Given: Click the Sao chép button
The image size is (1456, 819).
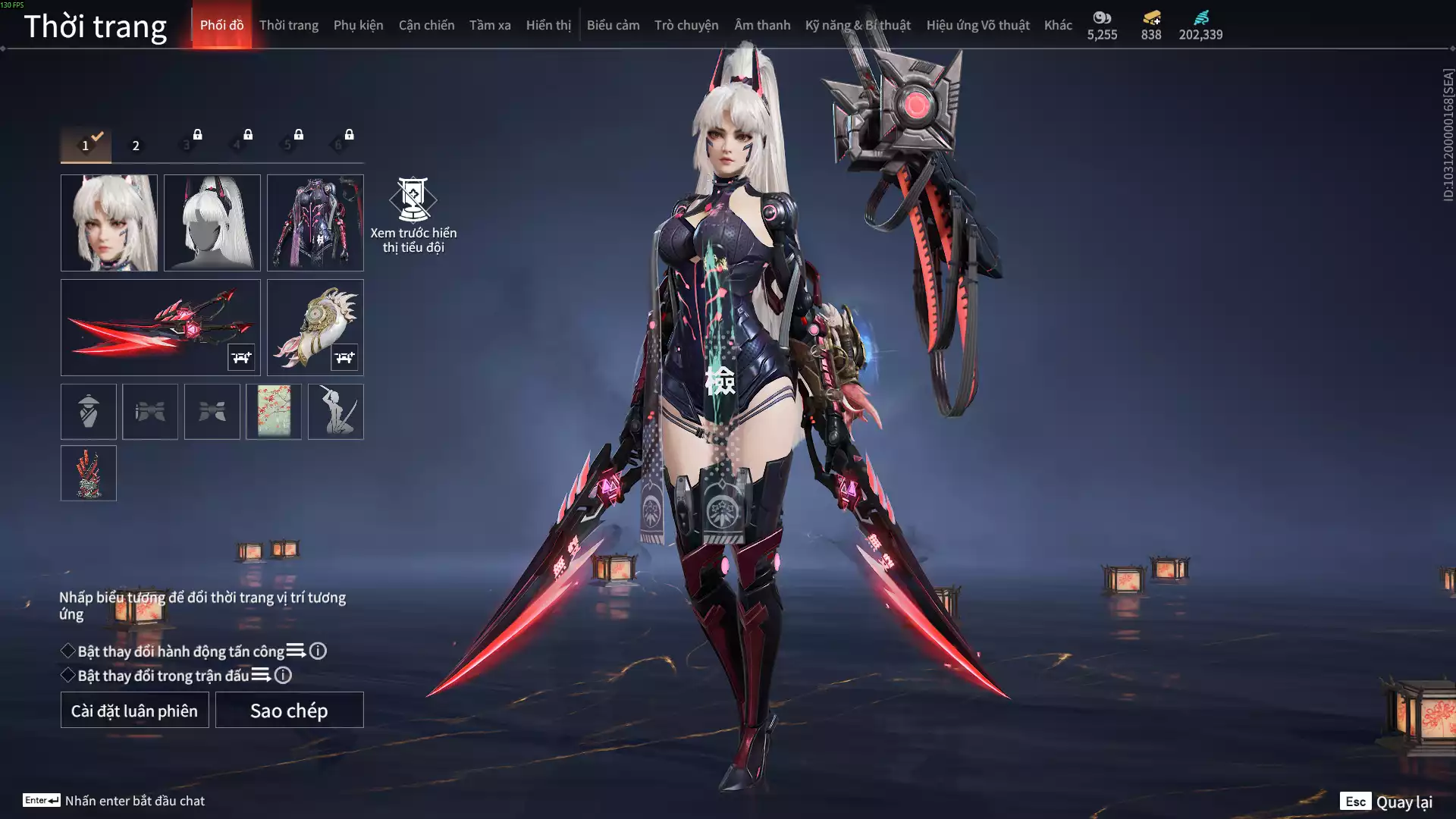Looking at the screenshot, I should pyautogui.click(x=289, y=711).
